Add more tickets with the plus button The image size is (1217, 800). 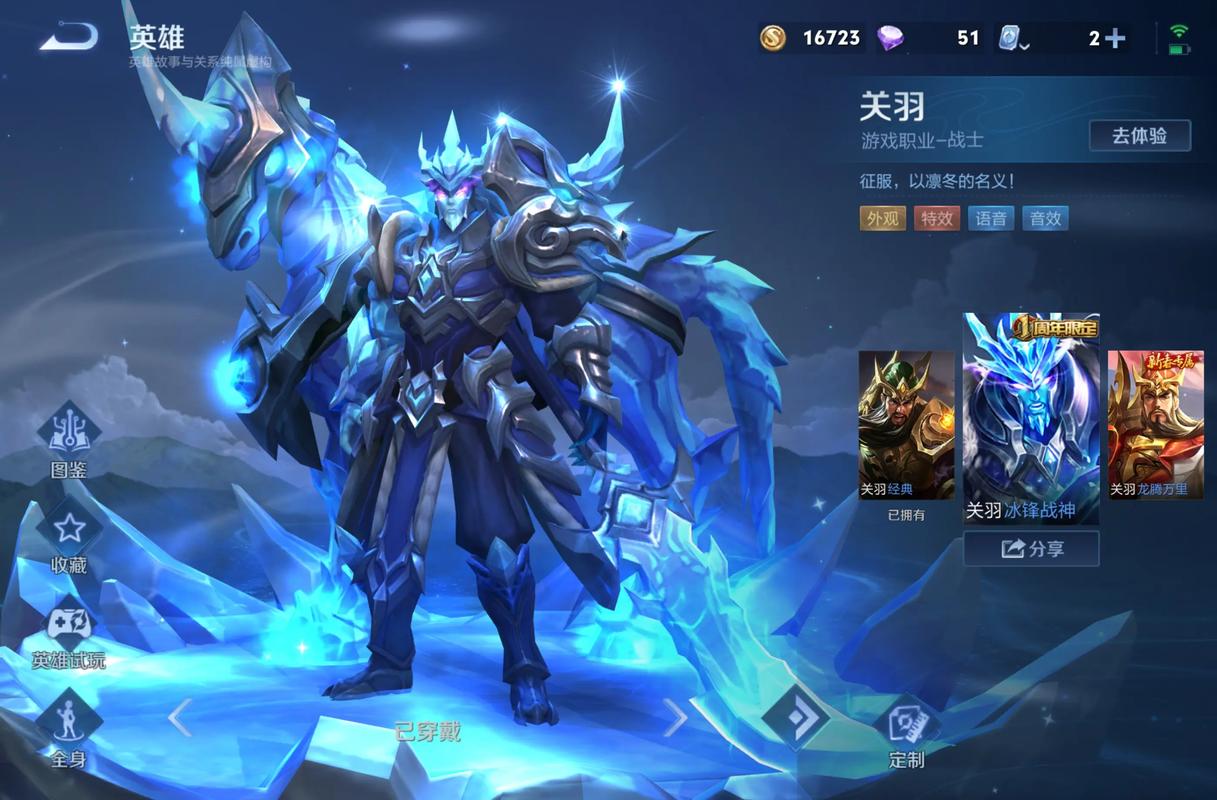tap(1115, 39)
